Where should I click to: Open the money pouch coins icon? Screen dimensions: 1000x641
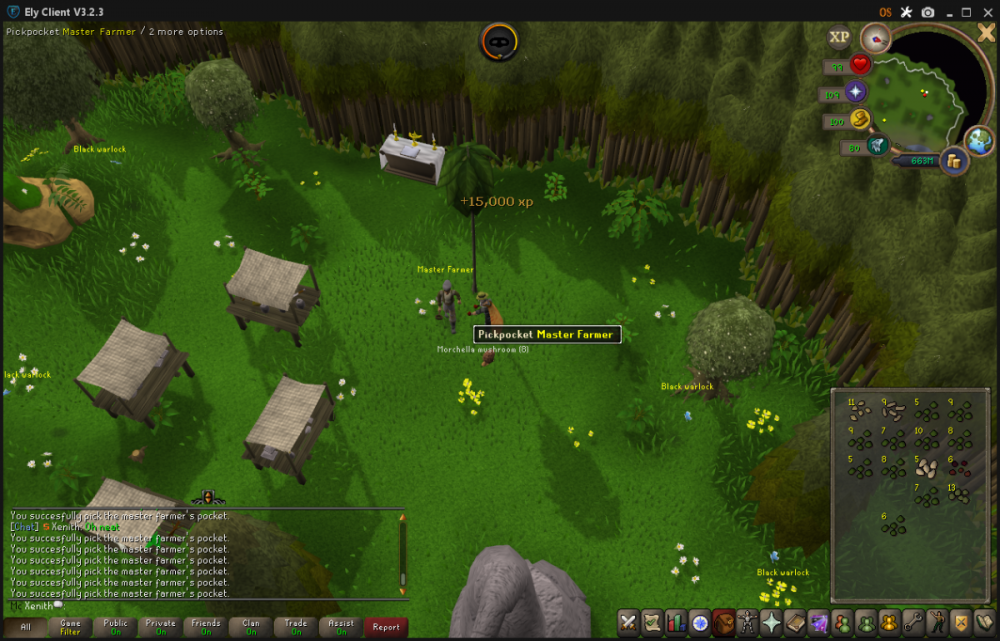point(953,160)
